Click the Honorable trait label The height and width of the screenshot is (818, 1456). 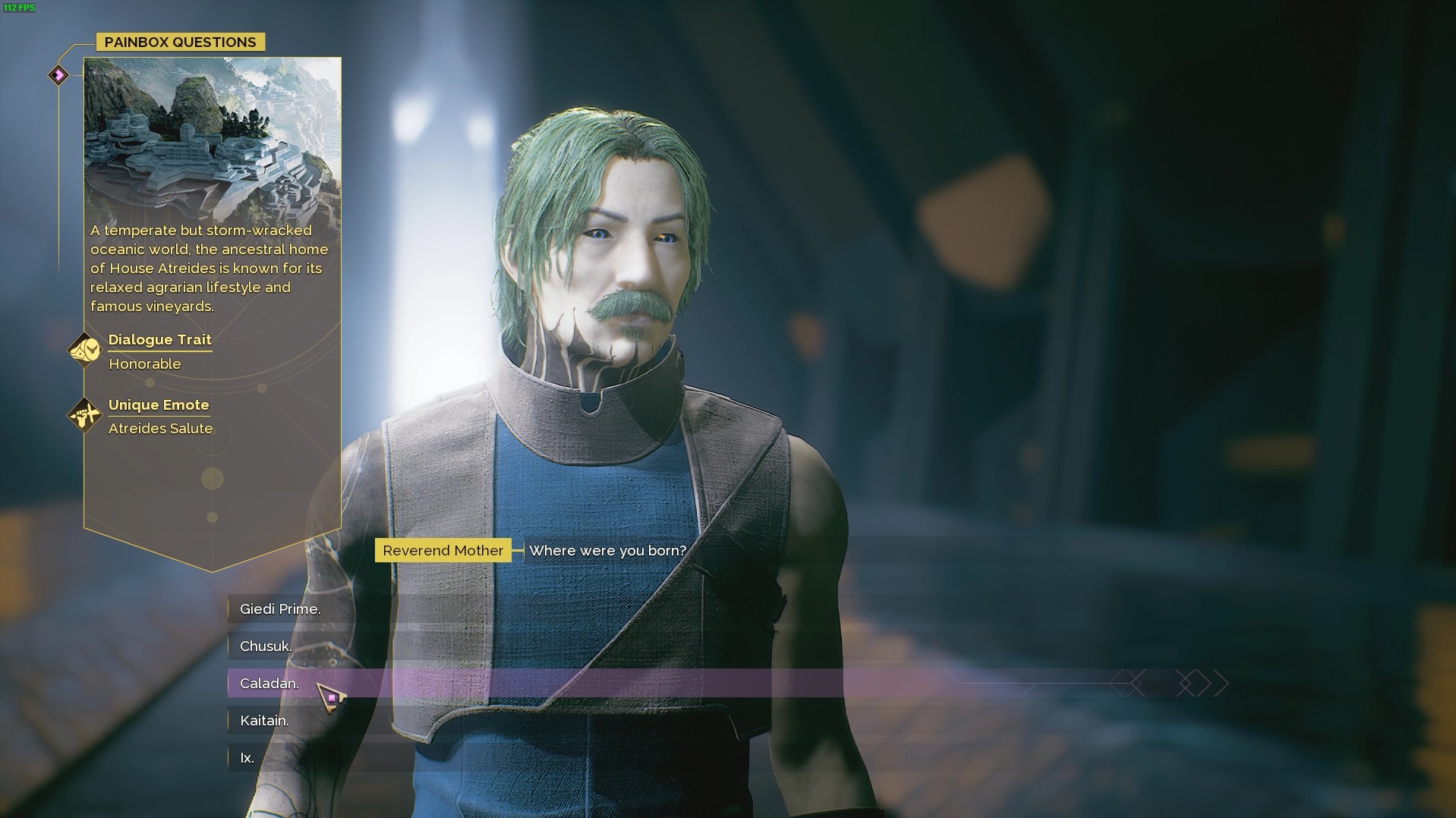pyautogui.click(x=144, y=364)
